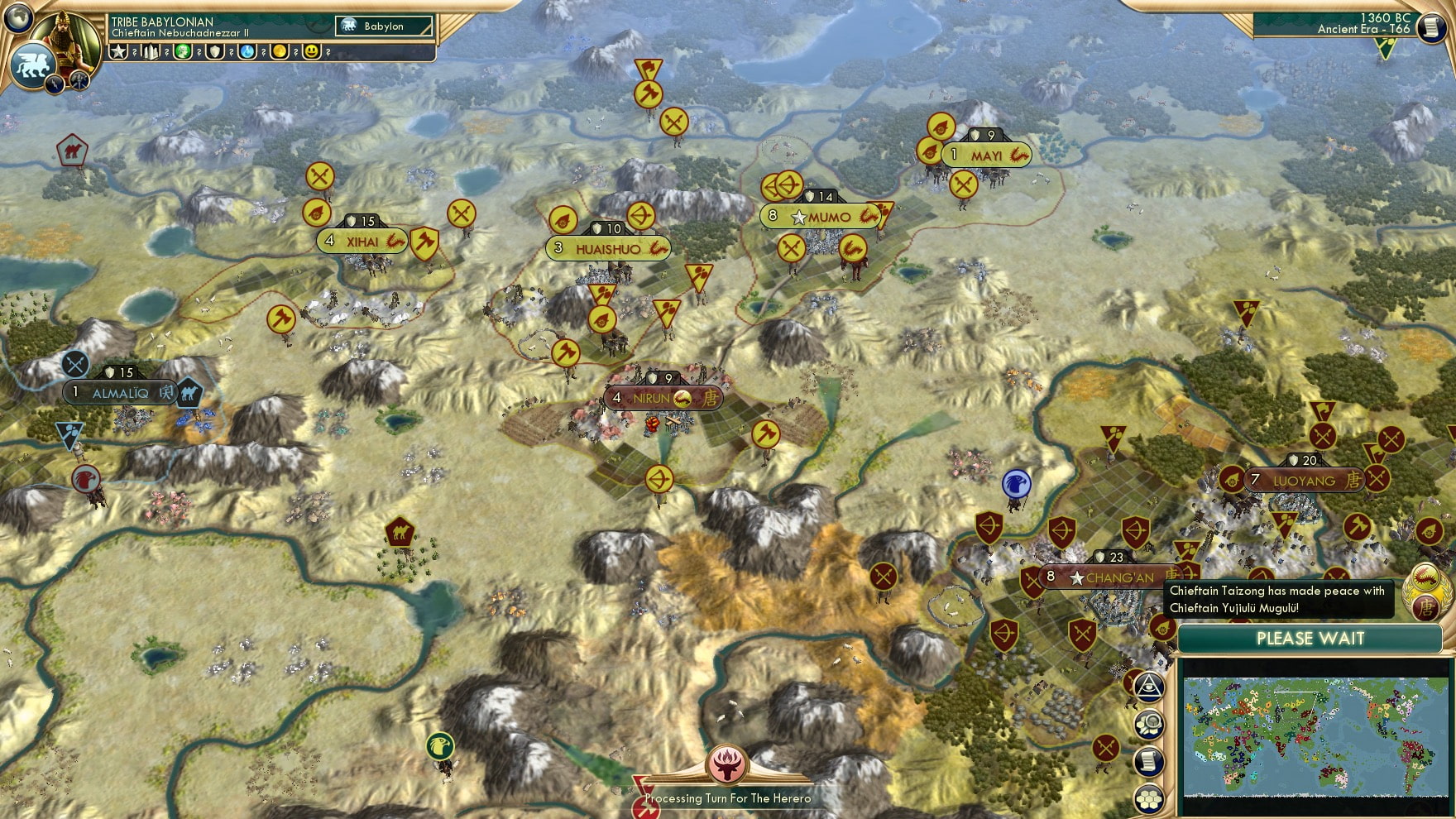Click the city skyline icon
The width and height of the screenshot is (1456, 819).
tap(151, 51)
